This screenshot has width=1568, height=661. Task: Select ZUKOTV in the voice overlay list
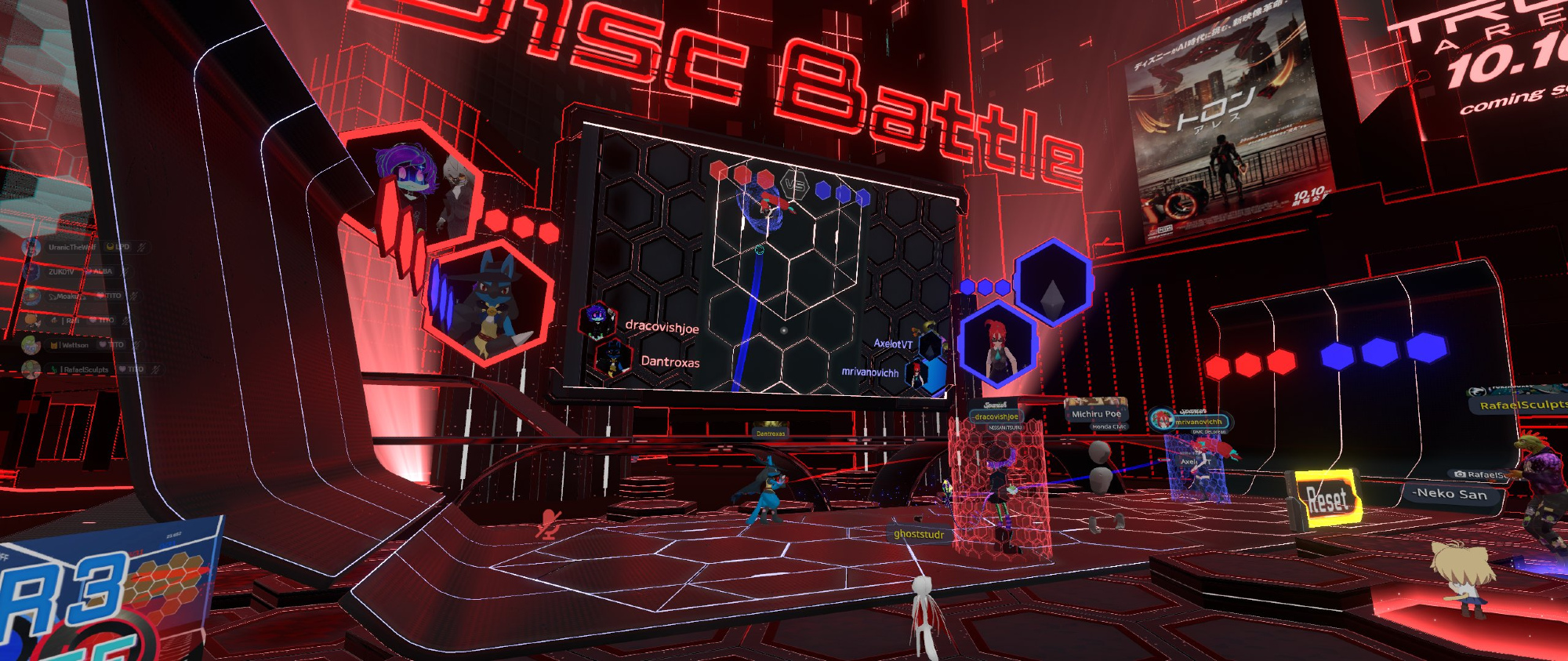tap(61, 272)
